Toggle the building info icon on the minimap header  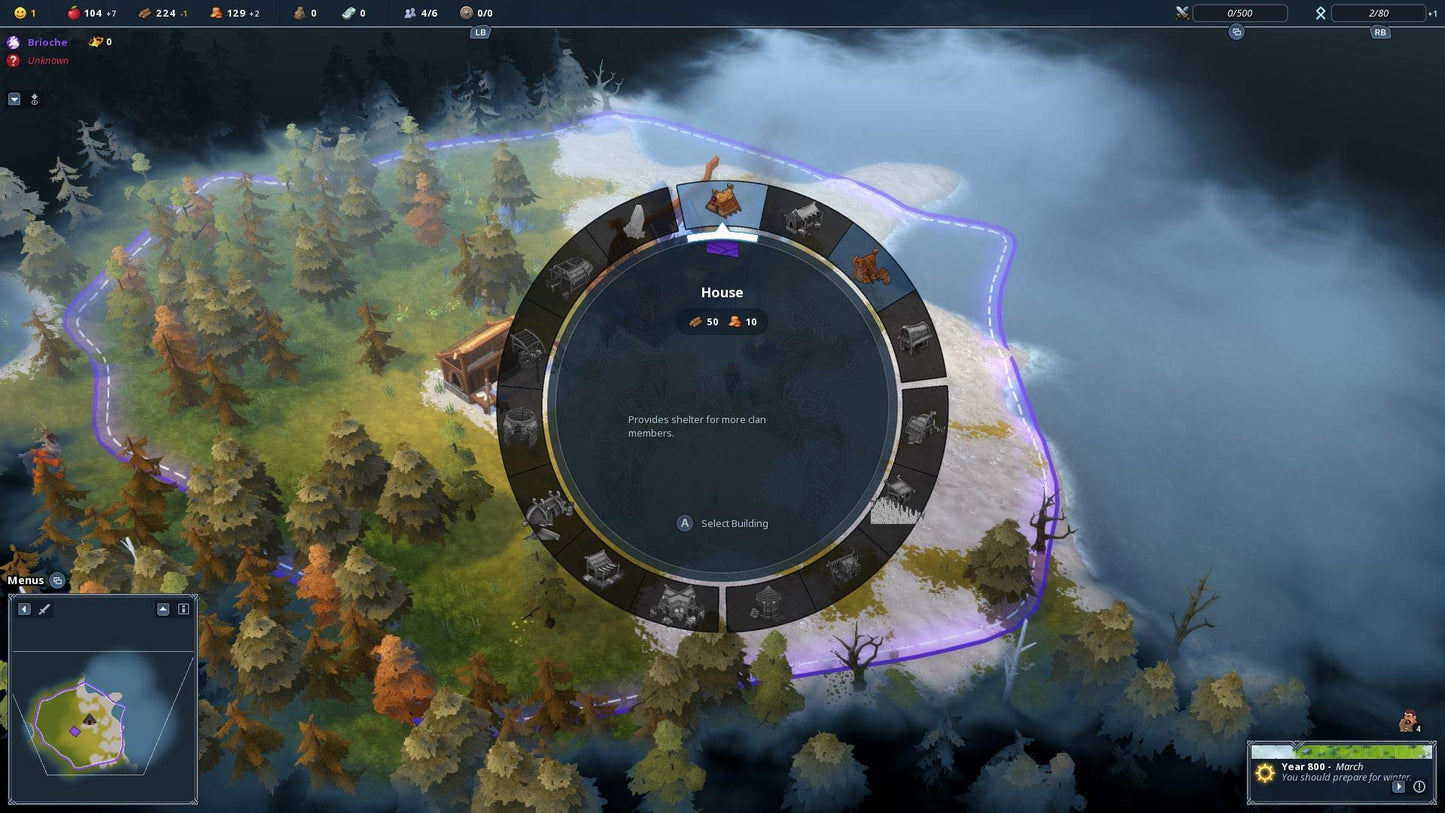click(x=183, y=609)
